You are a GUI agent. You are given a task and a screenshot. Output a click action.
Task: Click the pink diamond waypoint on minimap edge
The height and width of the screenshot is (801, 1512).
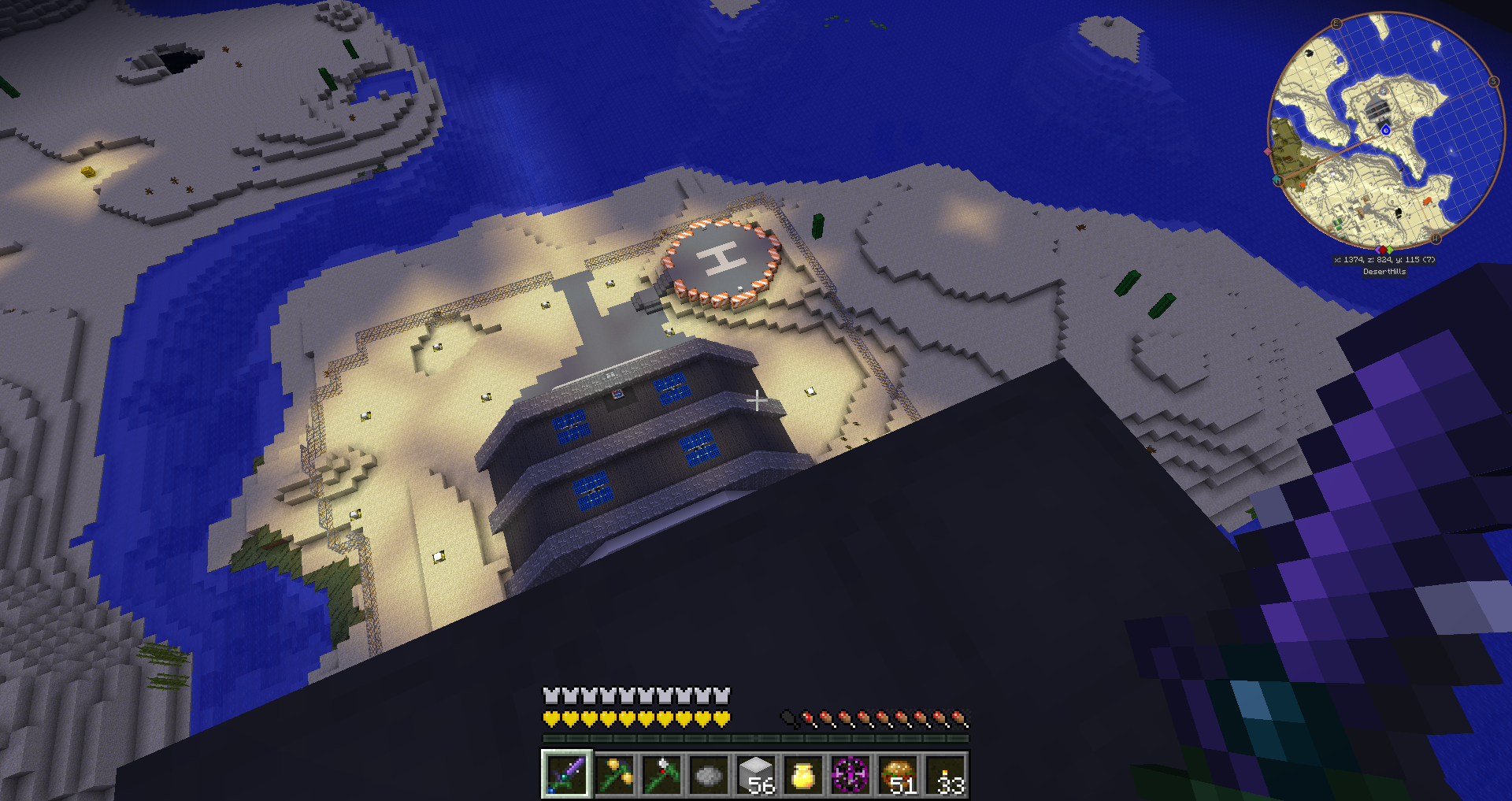(x=1267, y=151)
